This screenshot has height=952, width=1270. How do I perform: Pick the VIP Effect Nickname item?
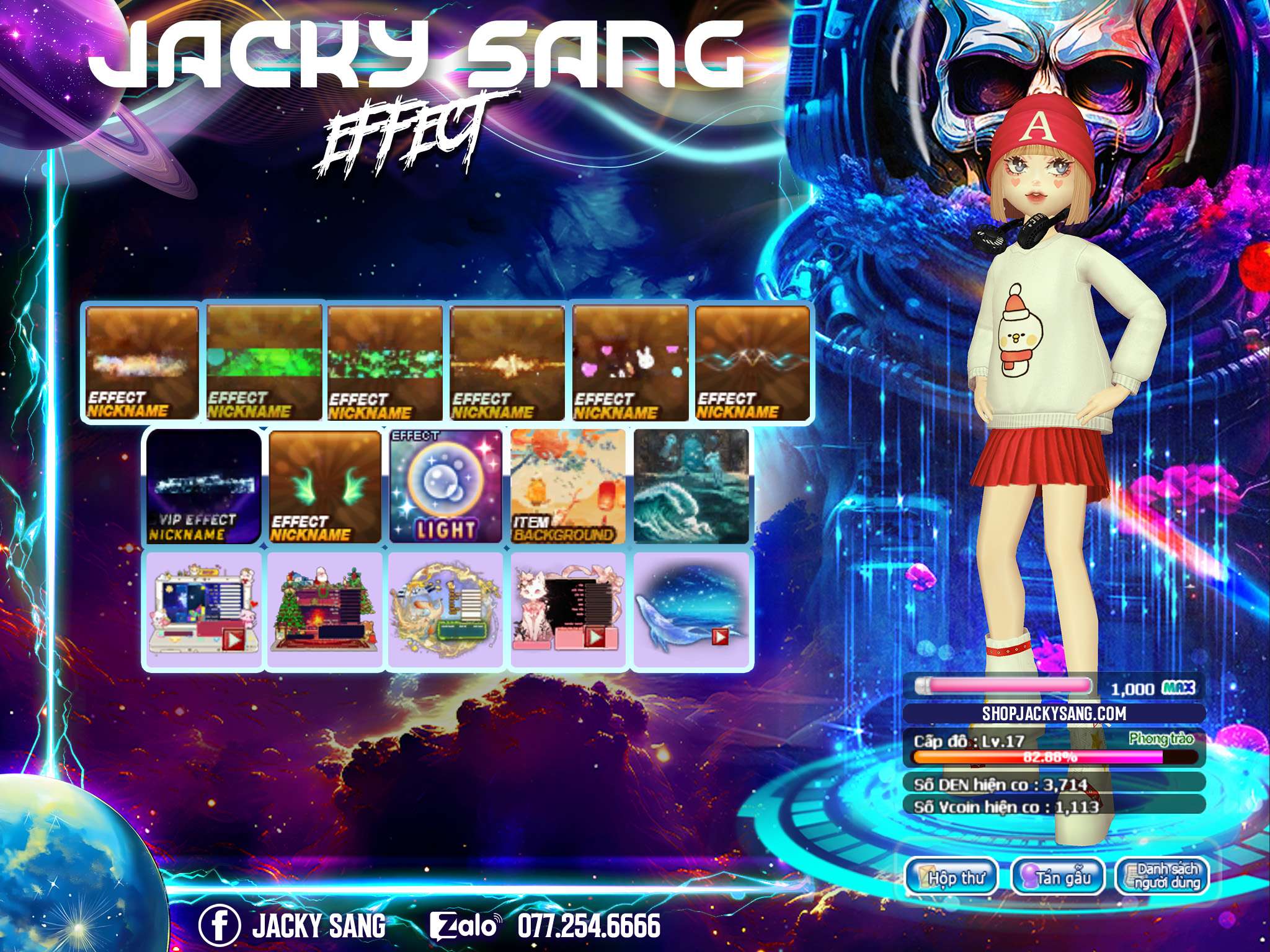203,487
